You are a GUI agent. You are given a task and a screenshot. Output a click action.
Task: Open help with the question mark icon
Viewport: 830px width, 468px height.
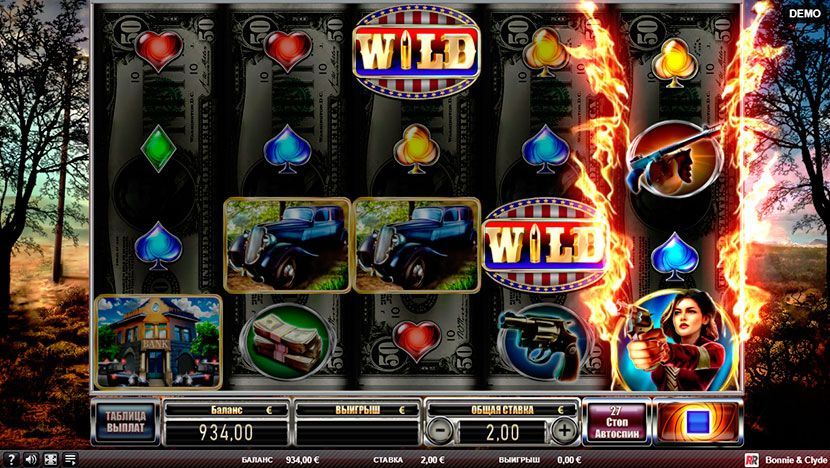pos(10,459)
